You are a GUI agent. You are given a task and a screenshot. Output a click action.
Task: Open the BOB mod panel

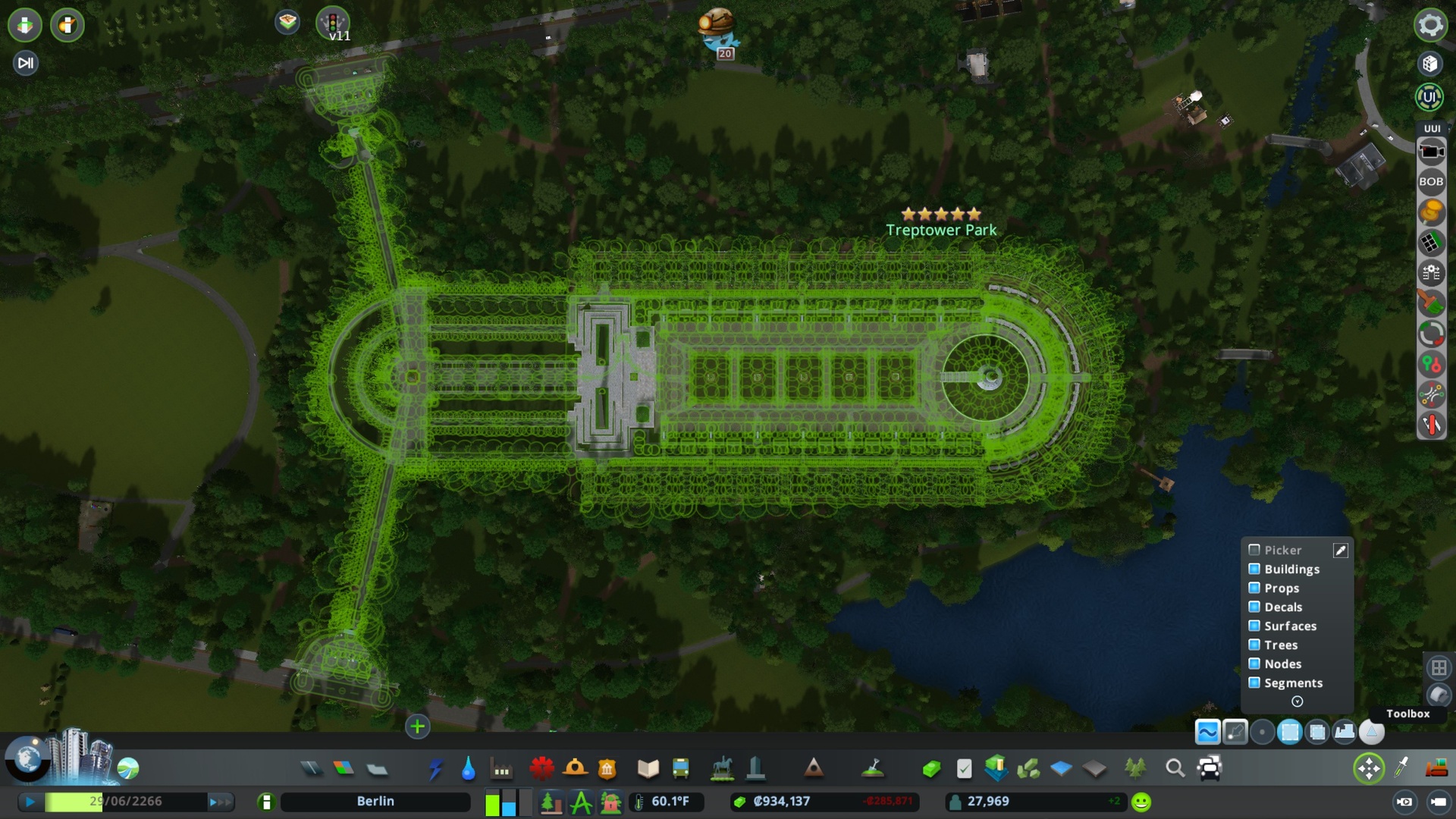pos(1432,180)
